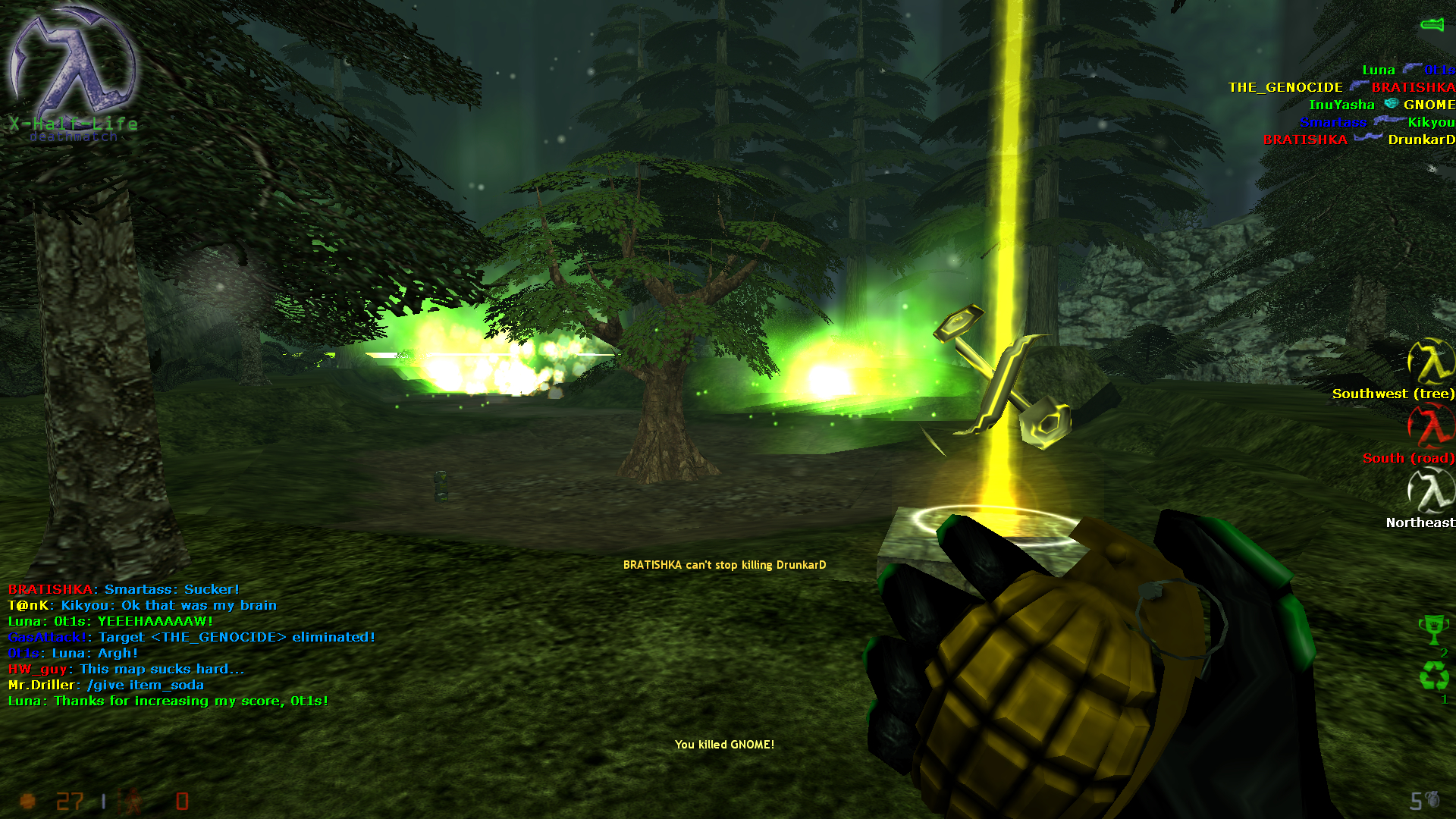Select the THE_GENOCIDE entry in the kill feed
The height and width of the screenshot is (819, 1456).
click(x=1285, y=87)
